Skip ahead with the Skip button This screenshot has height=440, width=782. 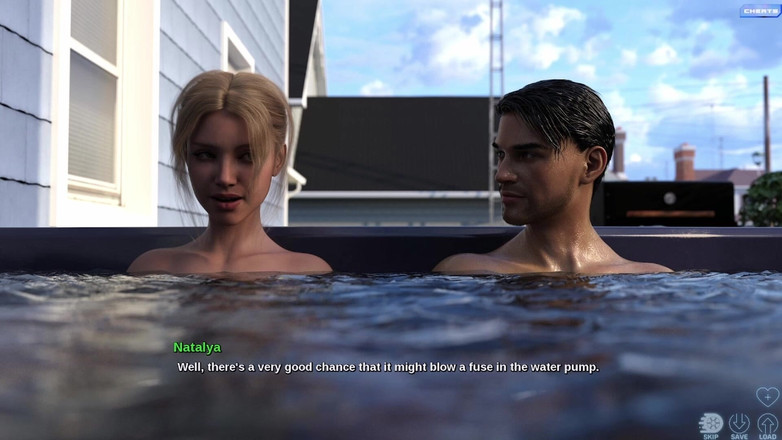coord(710,425)
